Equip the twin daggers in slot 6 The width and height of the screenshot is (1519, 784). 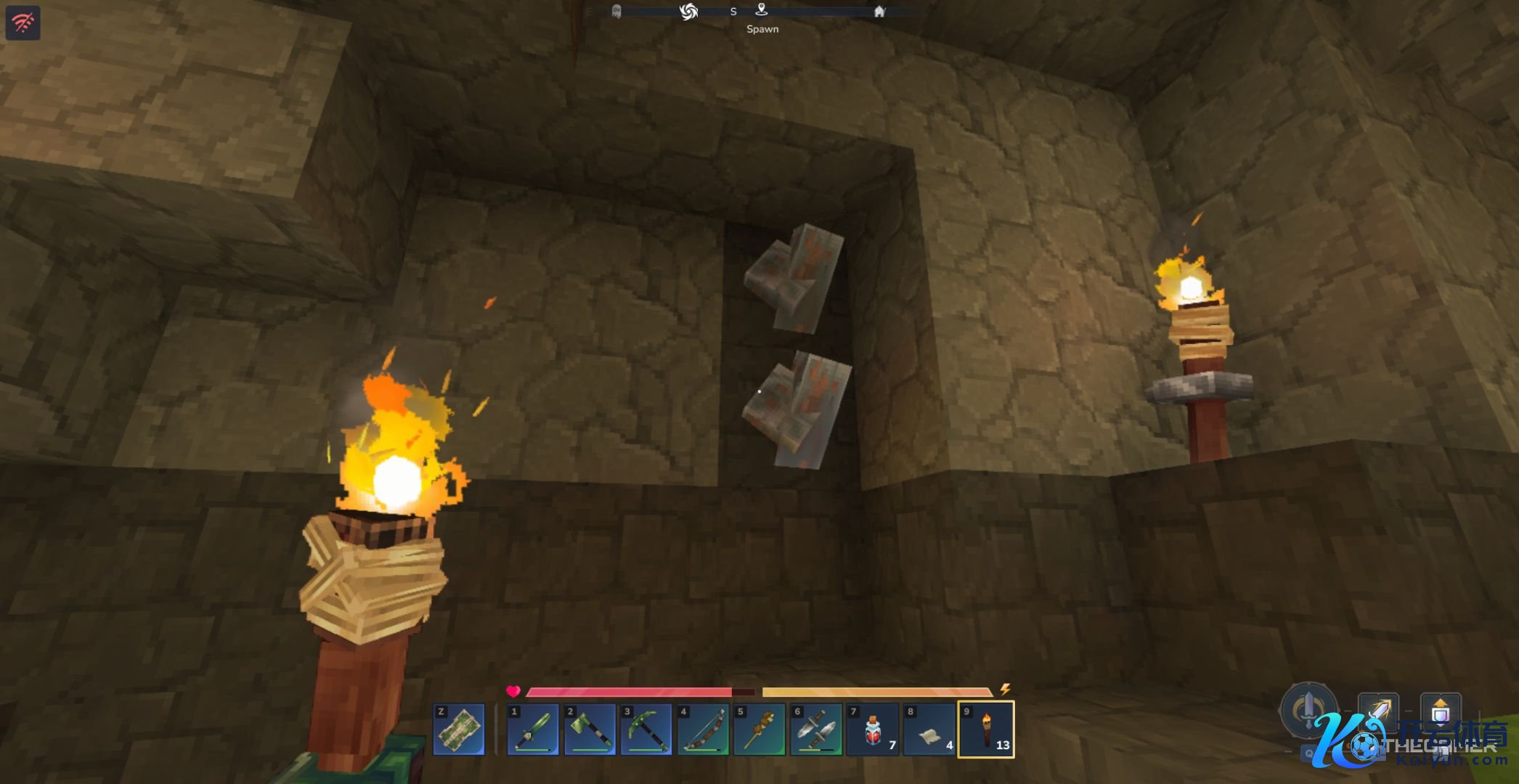click(x=816, y=729)
